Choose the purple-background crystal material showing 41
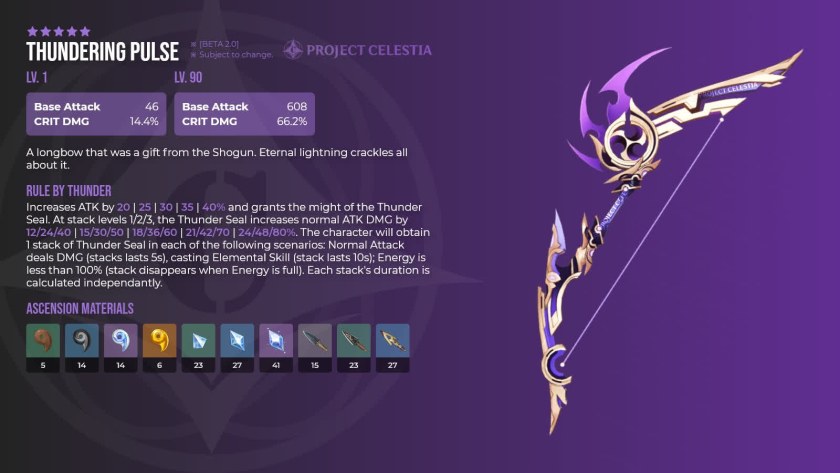The height and width of the screenshot is (473, 840). point(276,343)
